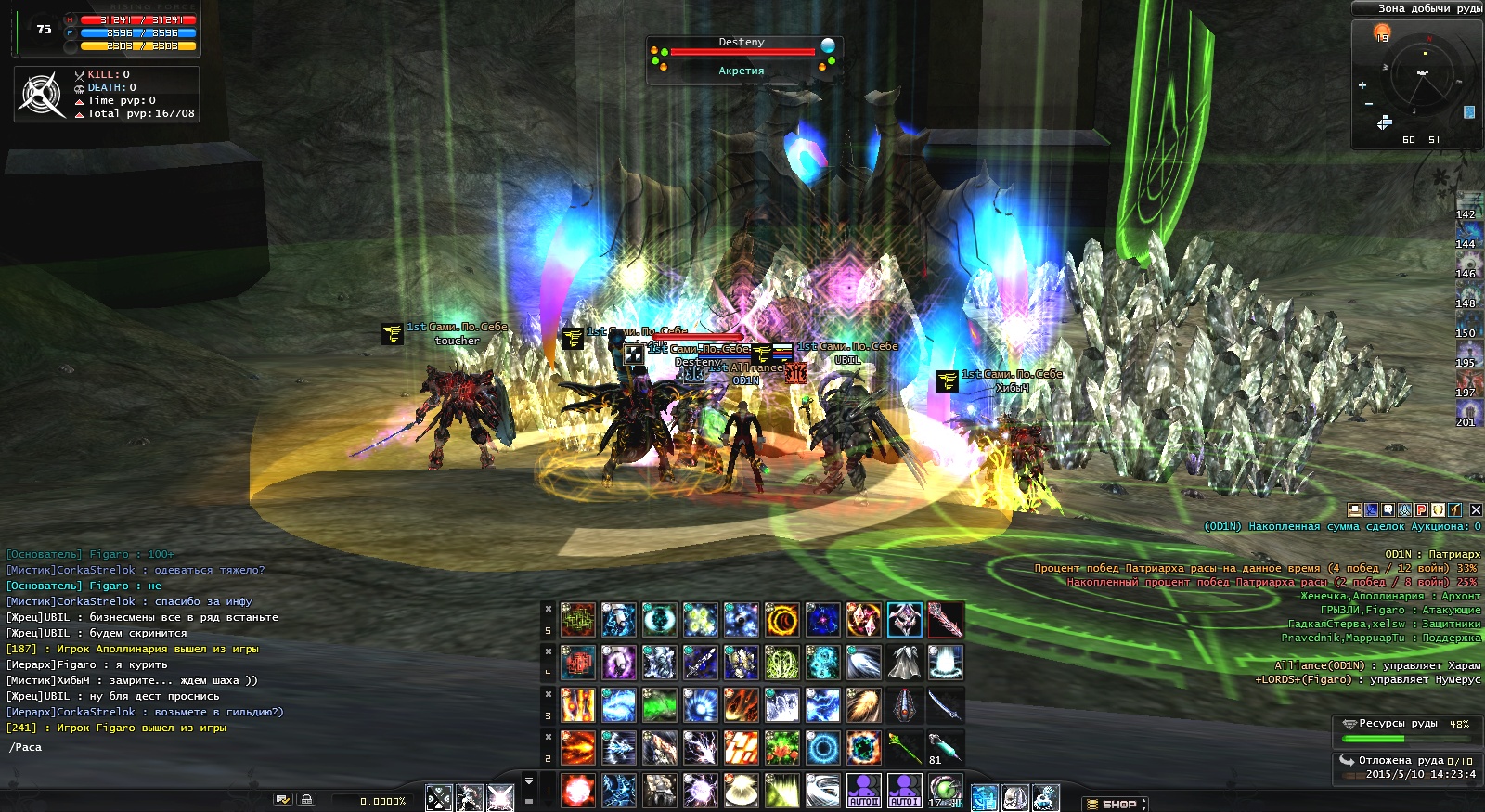1485x812 pixels.
Task: Close the info panel with the X button
Action: tap(1476, 509)
